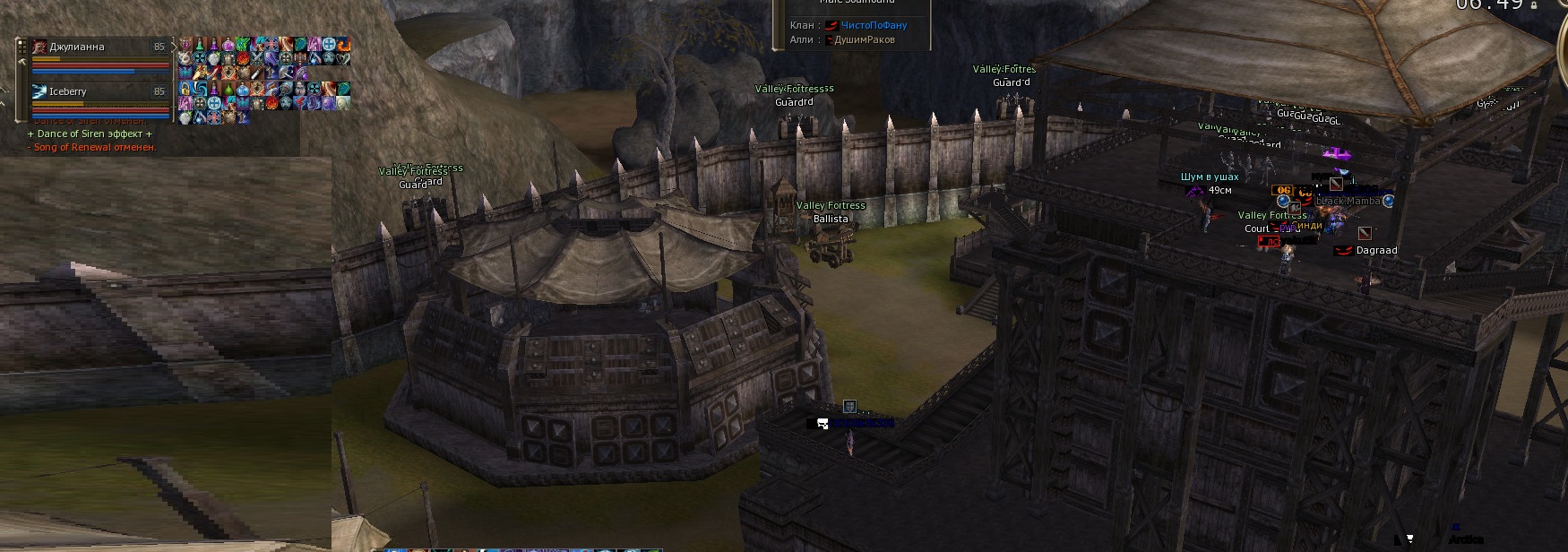1568x552 pixels.
Task: Select party member Джулианна
Action: click(x=77, y=47)
